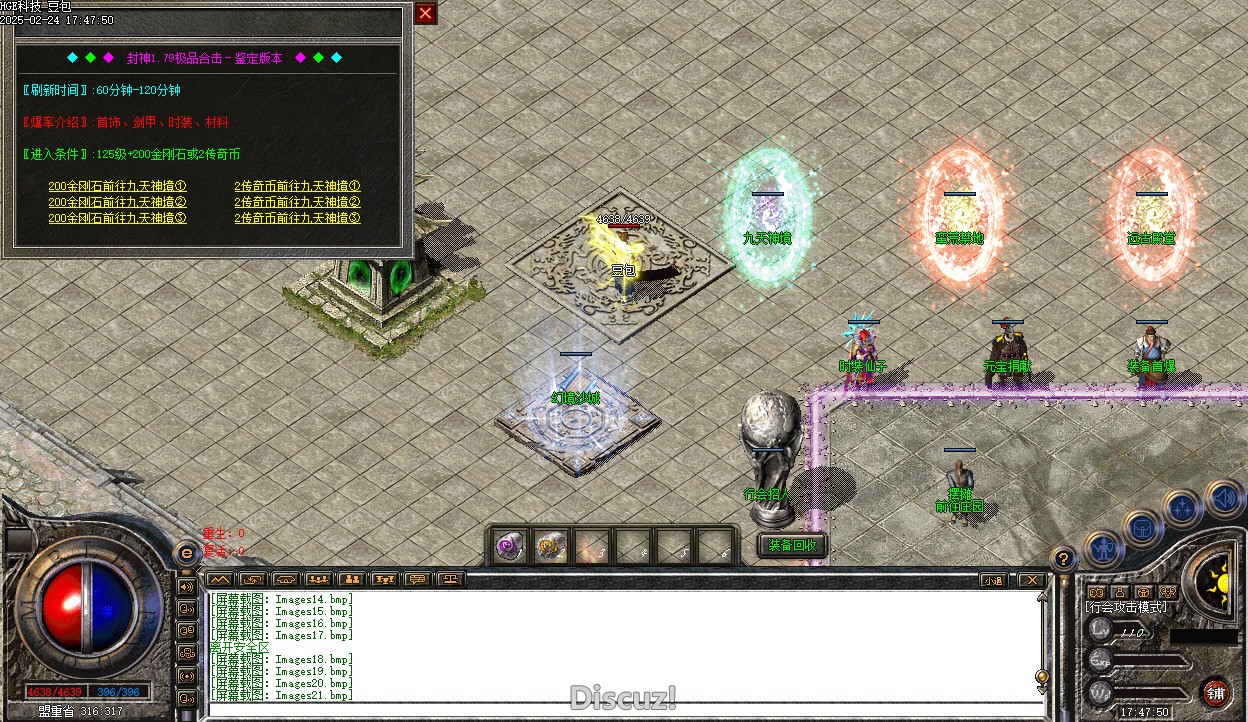Click the round gold e button

tap(186, 553)
